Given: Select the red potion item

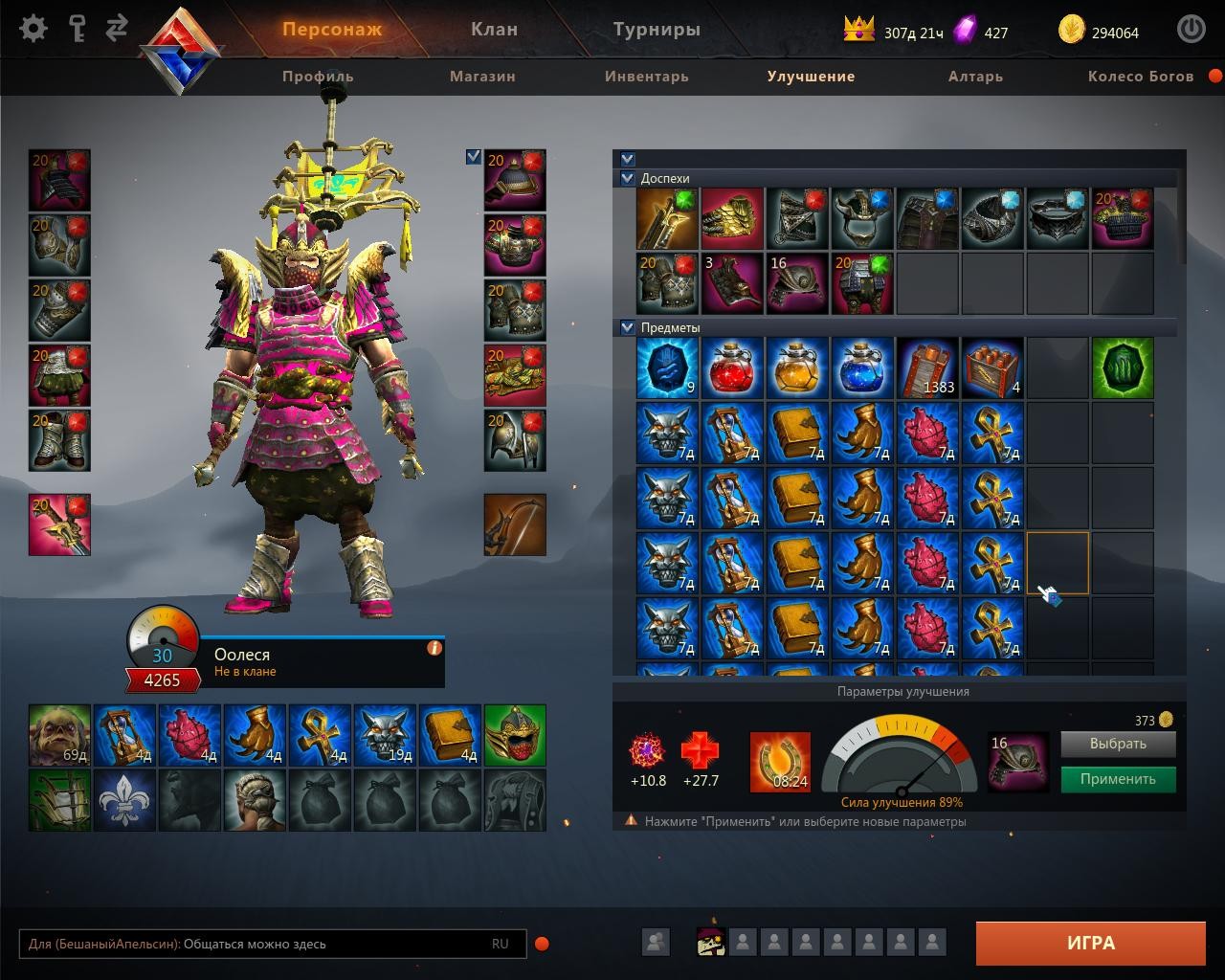Looking at the screenshot, I should [x=732, y=368].
